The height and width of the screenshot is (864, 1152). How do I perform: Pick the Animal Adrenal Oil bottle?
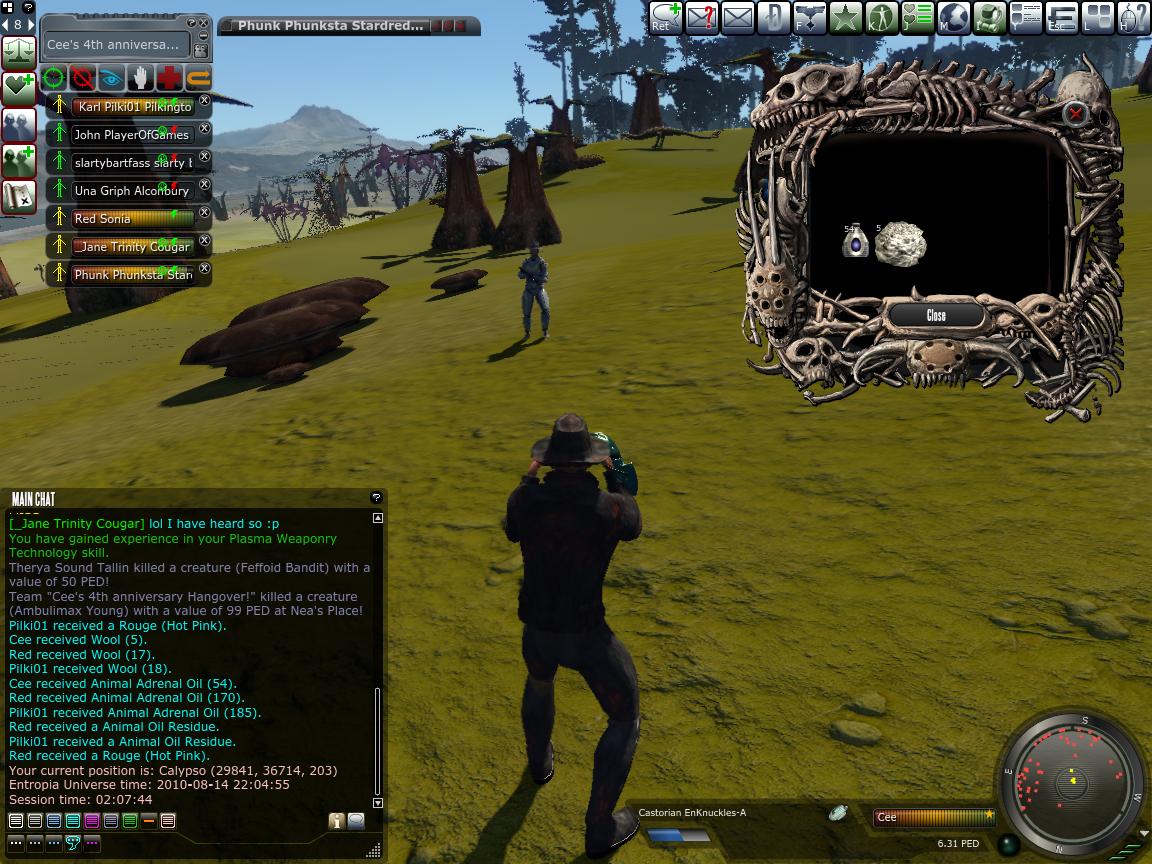coord(855,243)
